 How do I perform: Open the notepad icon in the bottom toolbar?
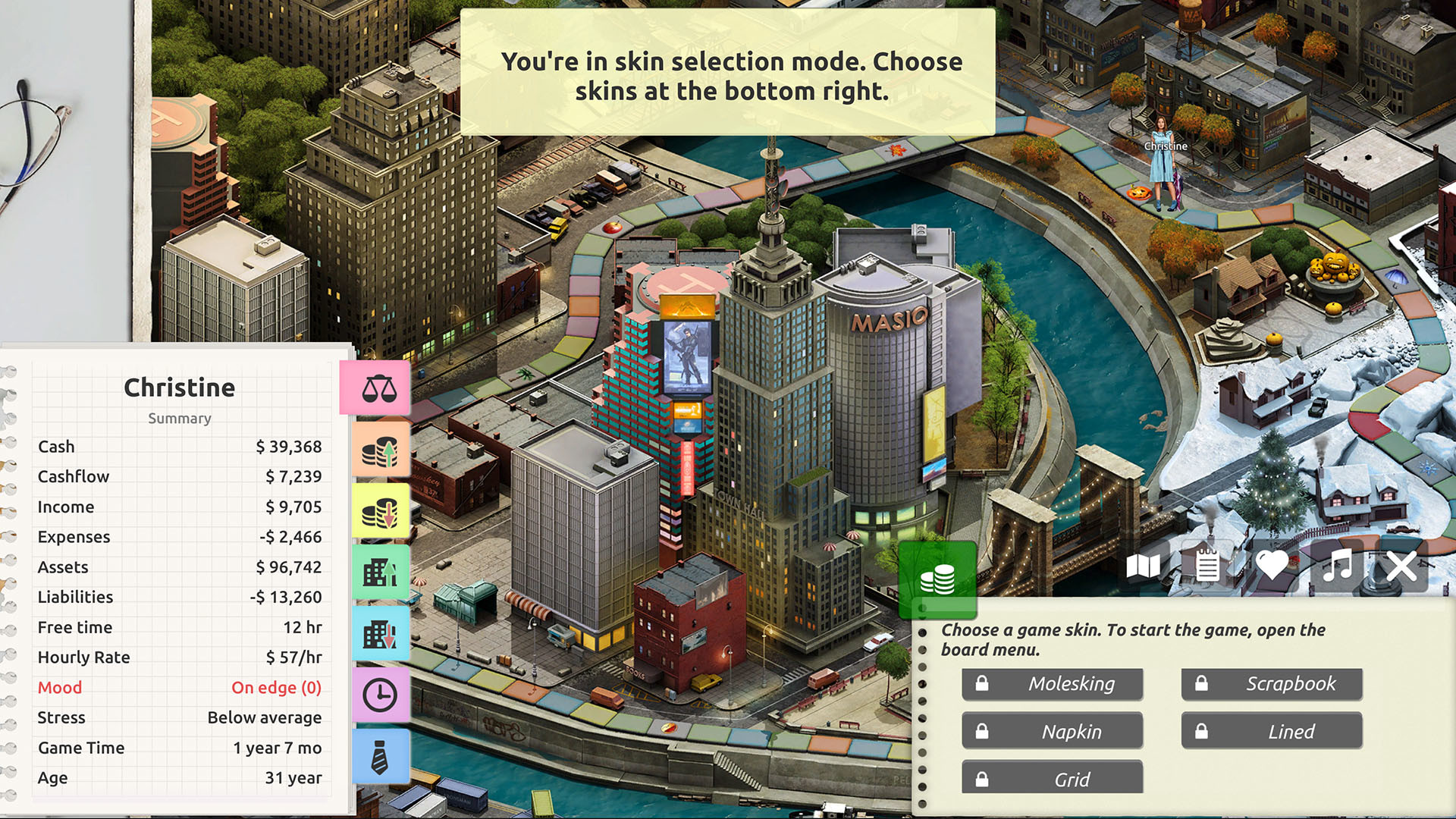[1207, 565]
